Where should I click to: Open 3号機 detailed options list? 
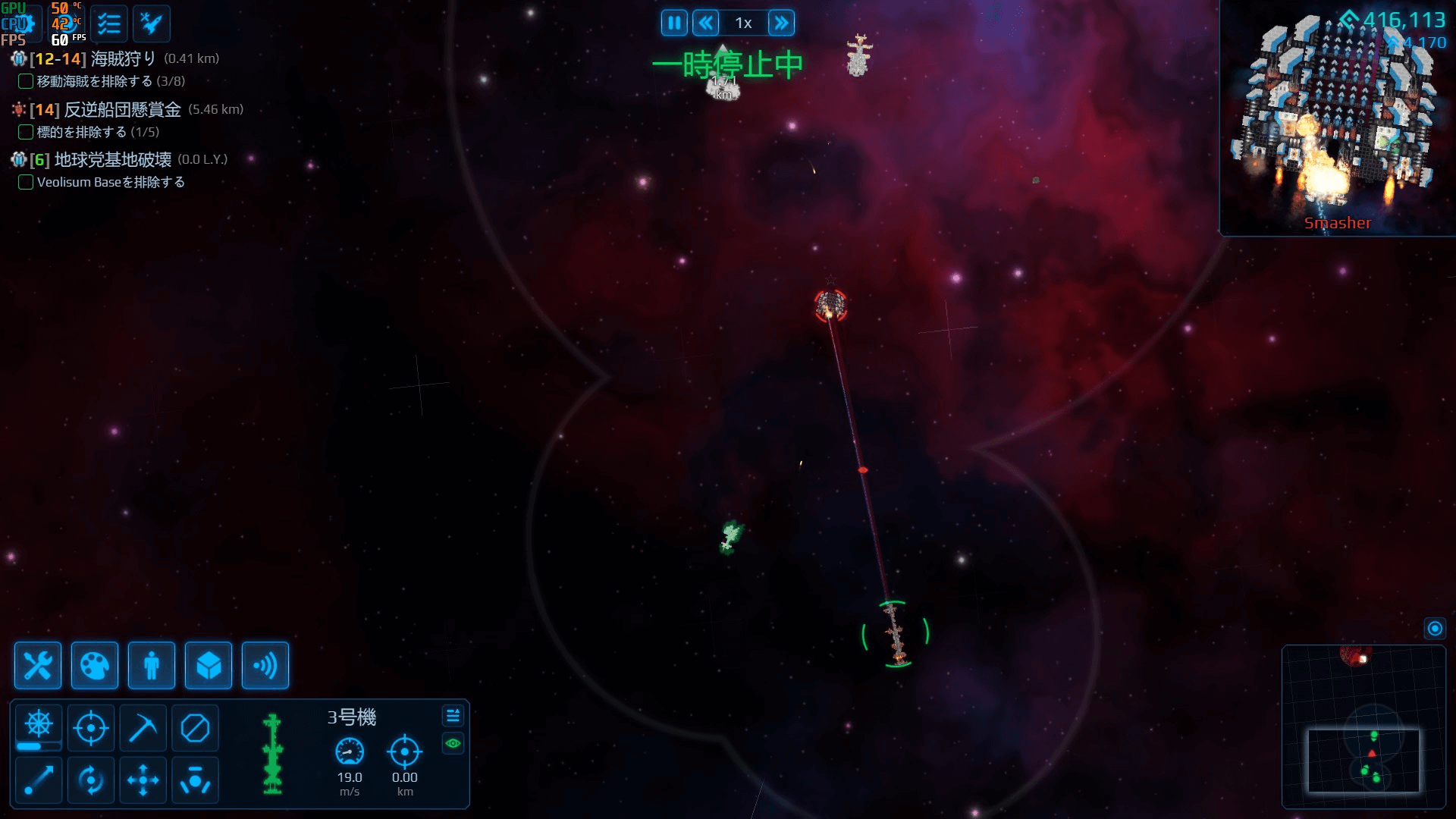click(453, 715)
